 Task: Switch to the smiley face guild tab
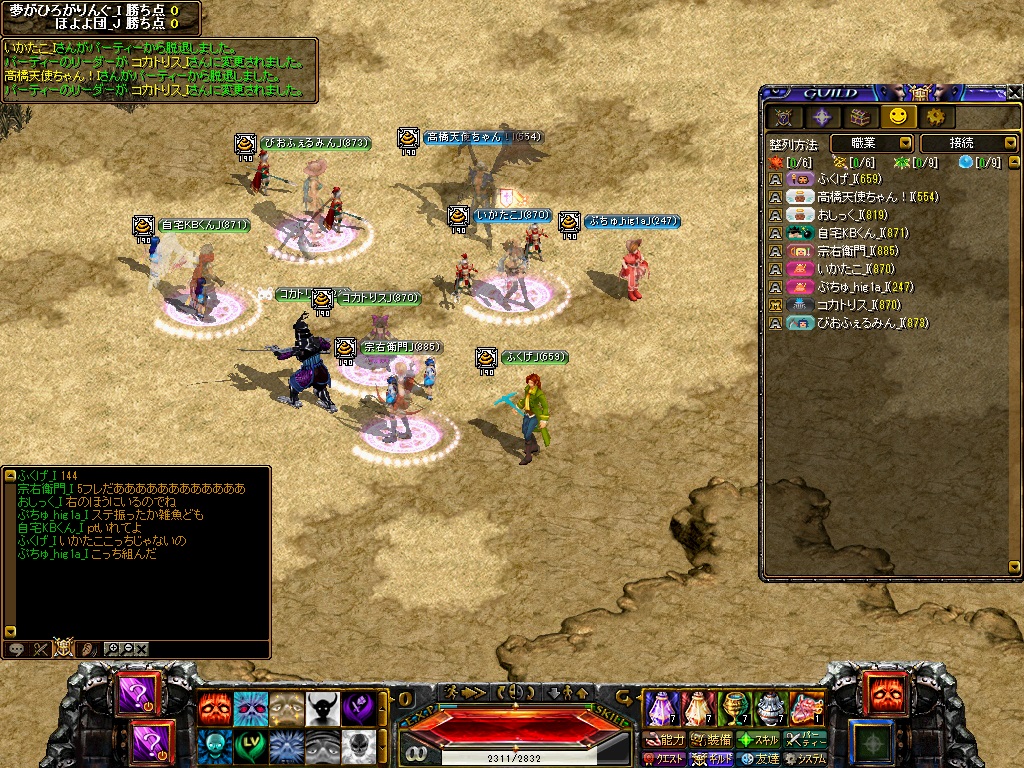click(896, 117)
